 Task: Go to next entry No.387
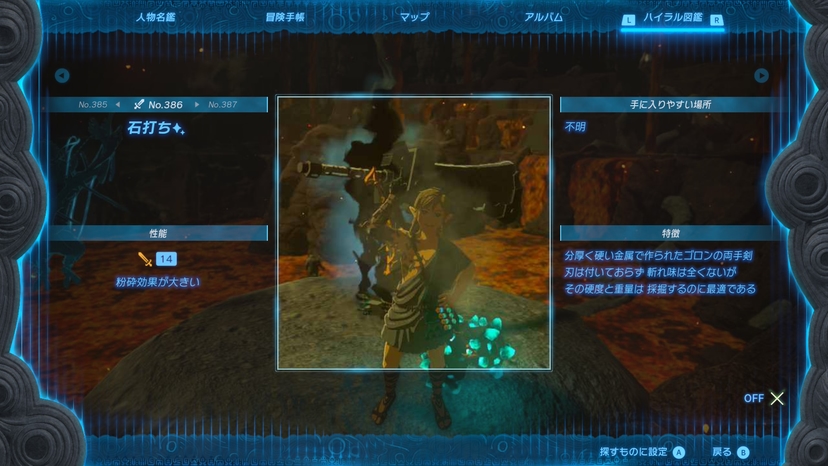tap(222, 105)
